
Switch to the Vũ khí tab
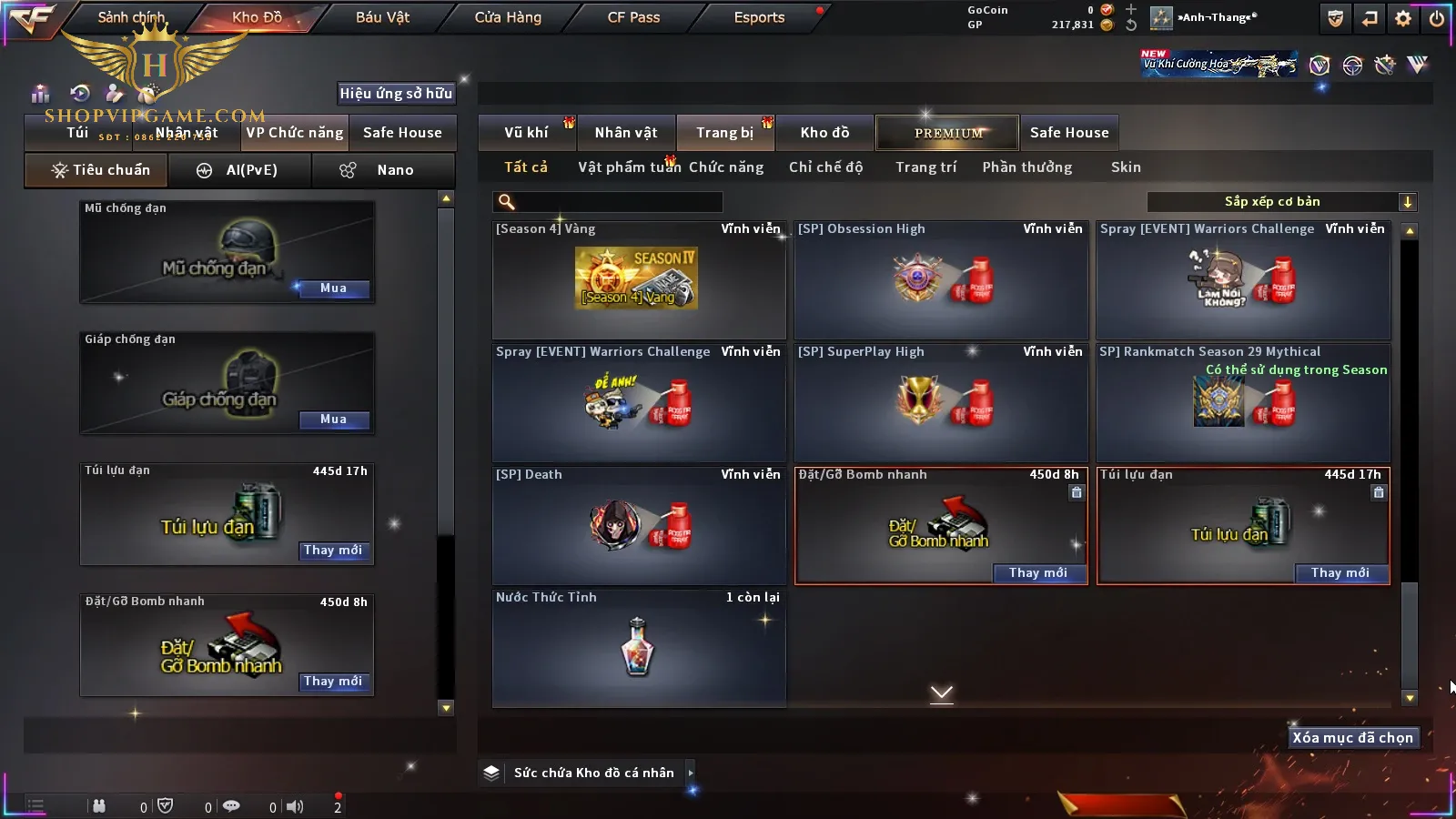click(526, 133)
